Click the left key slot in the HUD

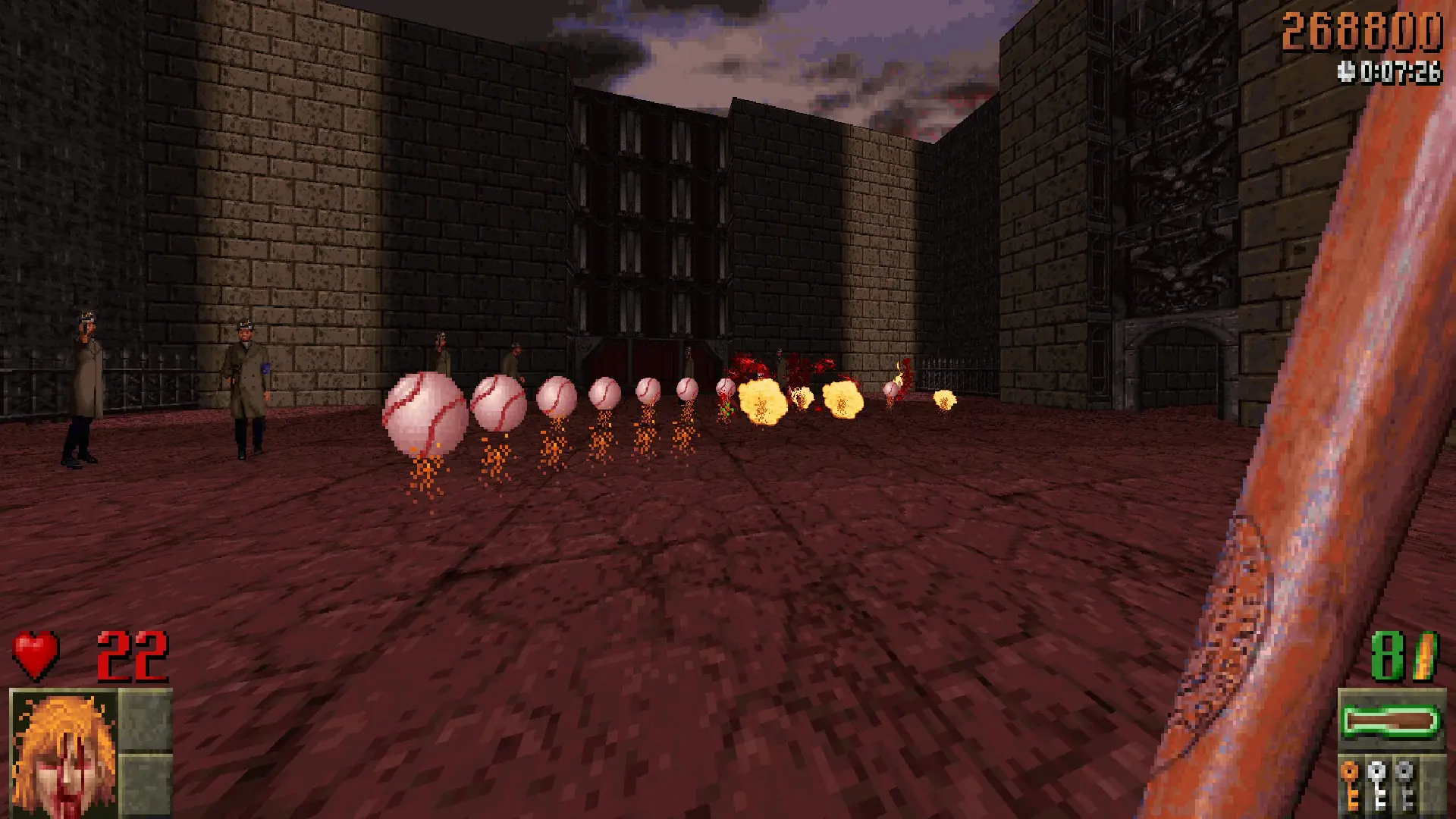(1350, 783)
